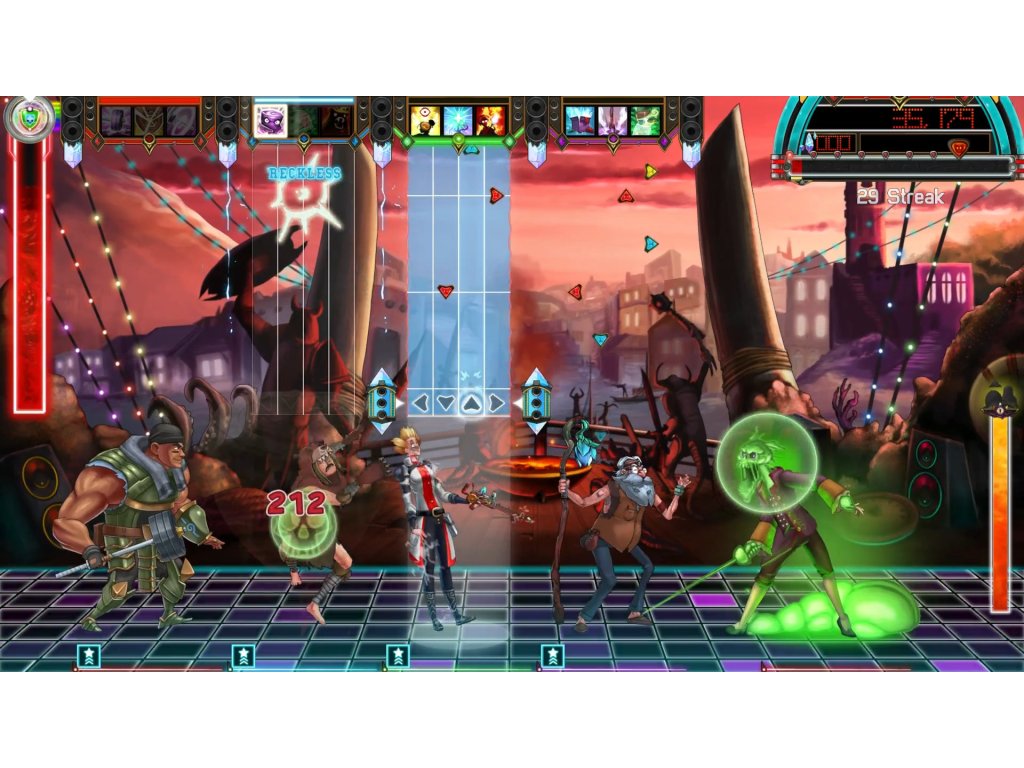The width and height of the screenshot is (1024, 768).
Task: Hit the left arrow note receptor
Action: tap(421, 403)
